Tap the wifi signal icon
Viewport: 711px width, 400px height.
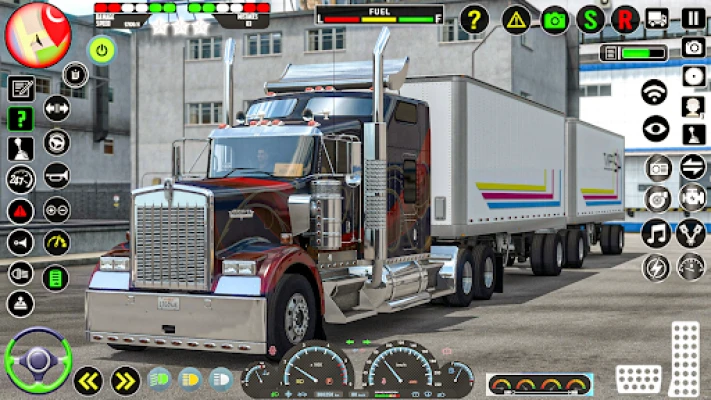[x=655, y=92]
